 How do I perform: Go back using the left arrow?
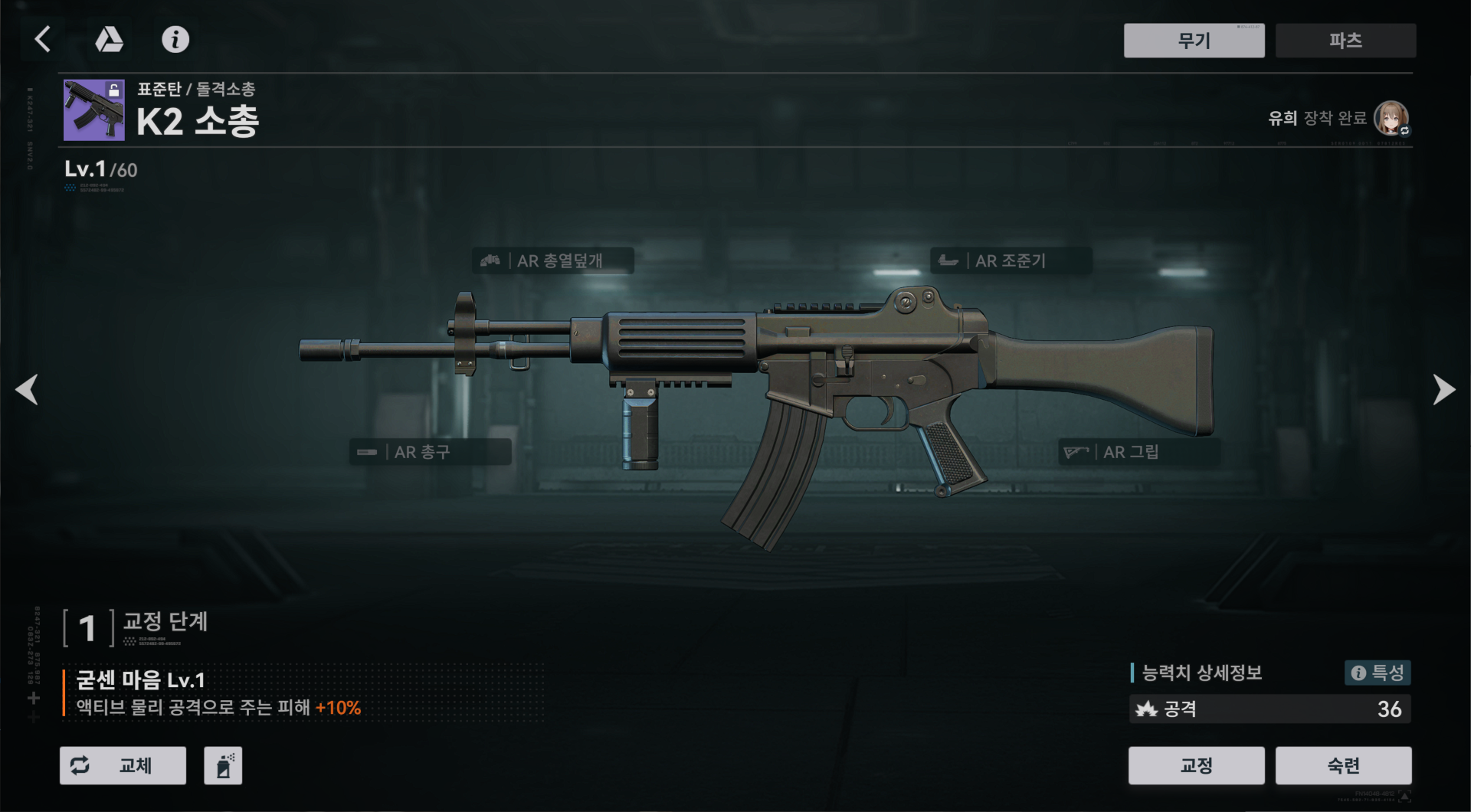[43, 39]
